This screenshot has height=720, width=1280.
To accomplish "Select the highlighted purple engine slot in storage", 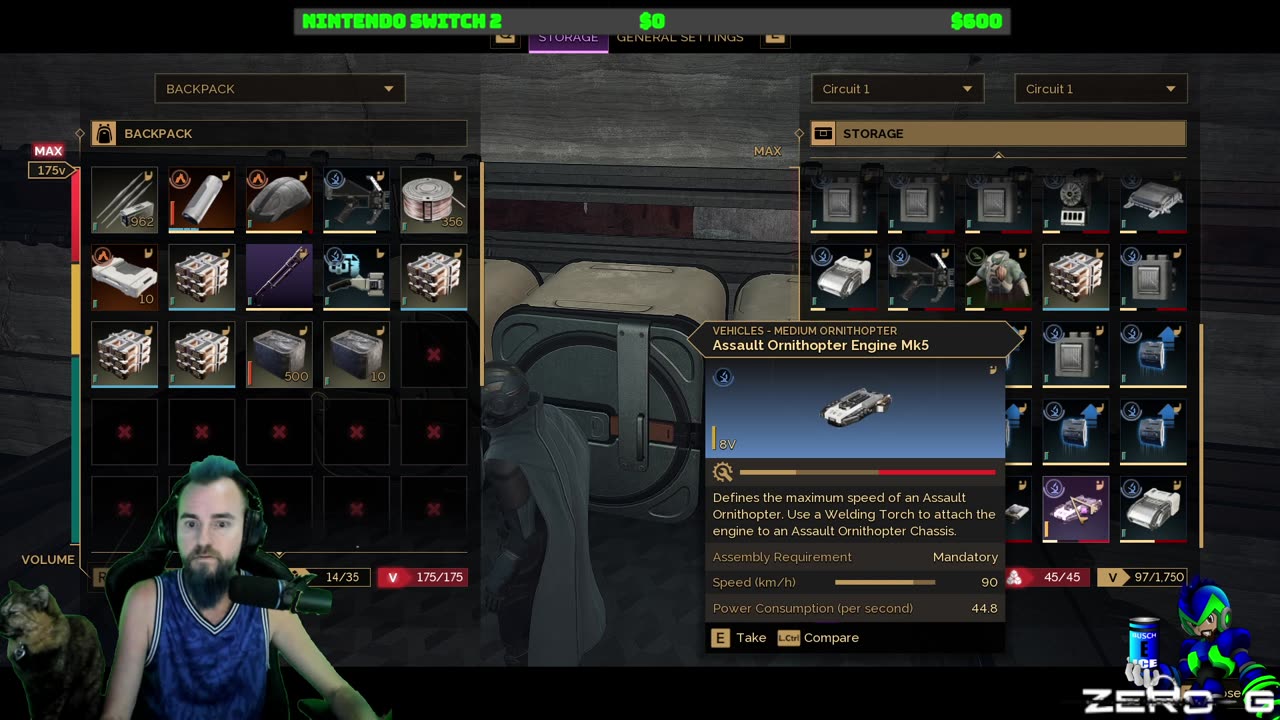I will [1075, 508].
